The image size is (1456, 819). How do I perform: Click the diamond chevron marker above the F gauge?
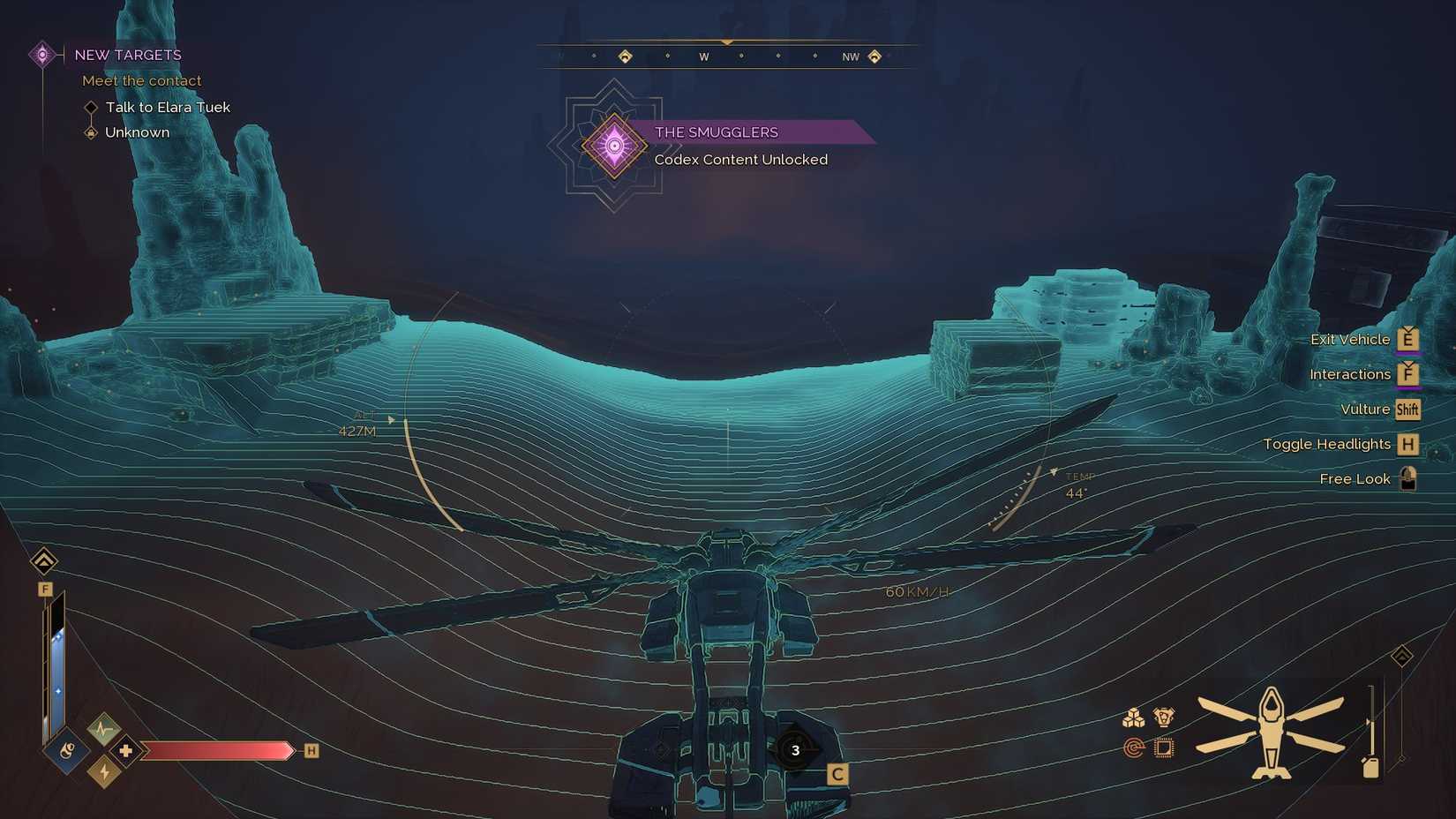pyautogui.click(x=45, y=561)
